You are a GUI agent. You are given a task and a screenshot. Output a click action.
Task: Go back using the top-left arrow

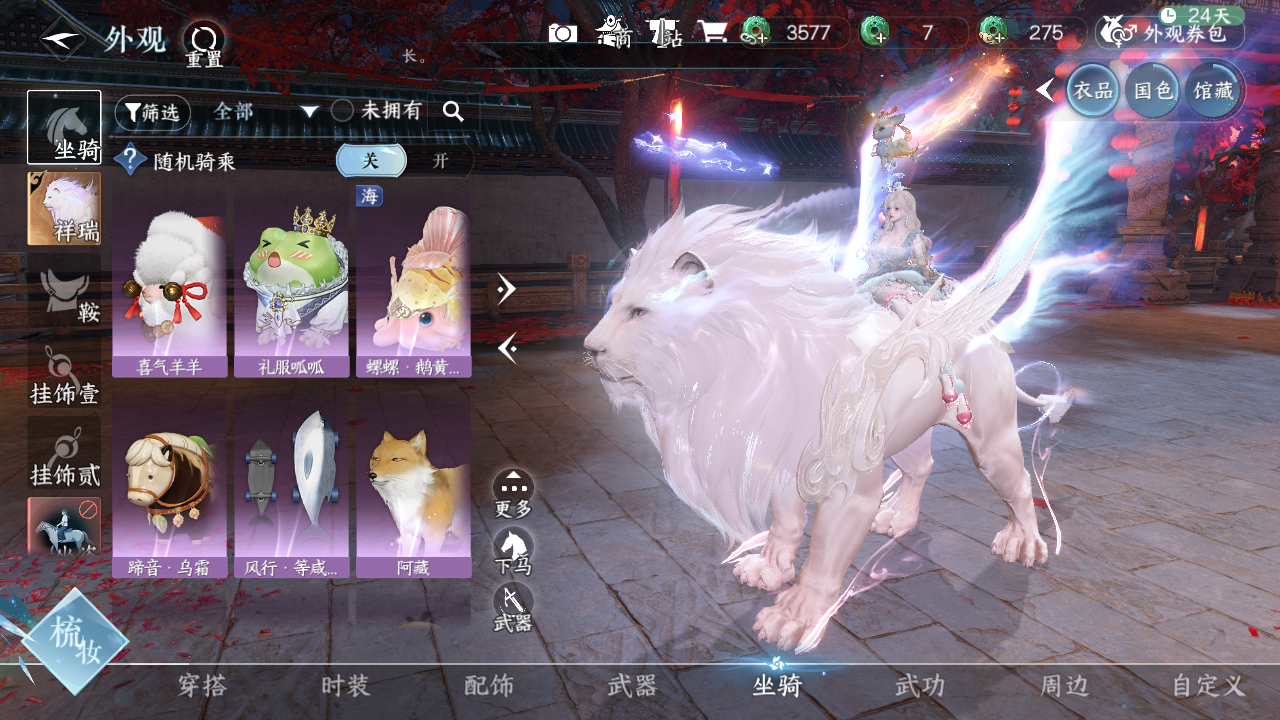62,40
